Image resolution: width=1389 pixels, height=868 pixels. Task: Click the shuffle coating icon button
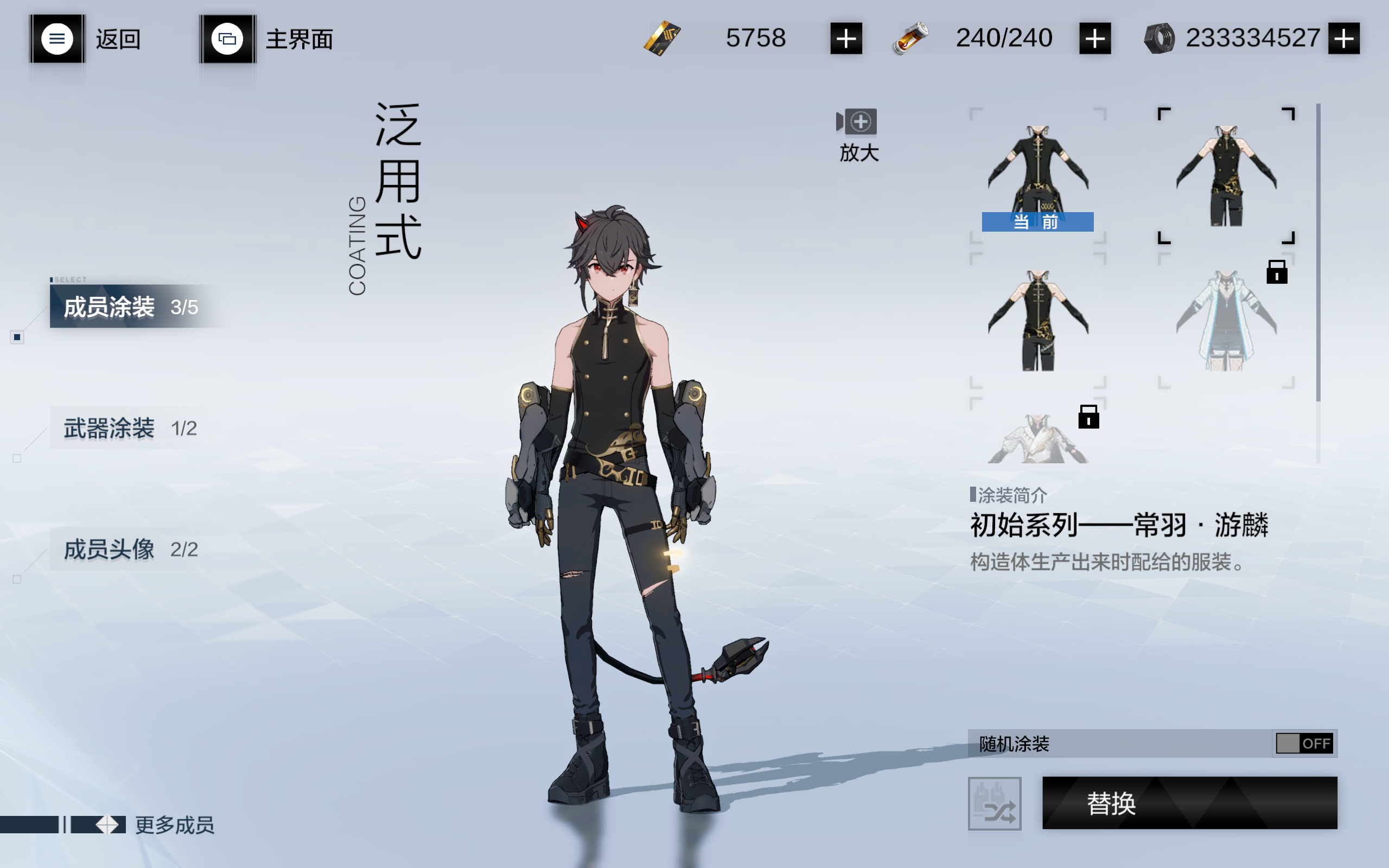point(994,803)
